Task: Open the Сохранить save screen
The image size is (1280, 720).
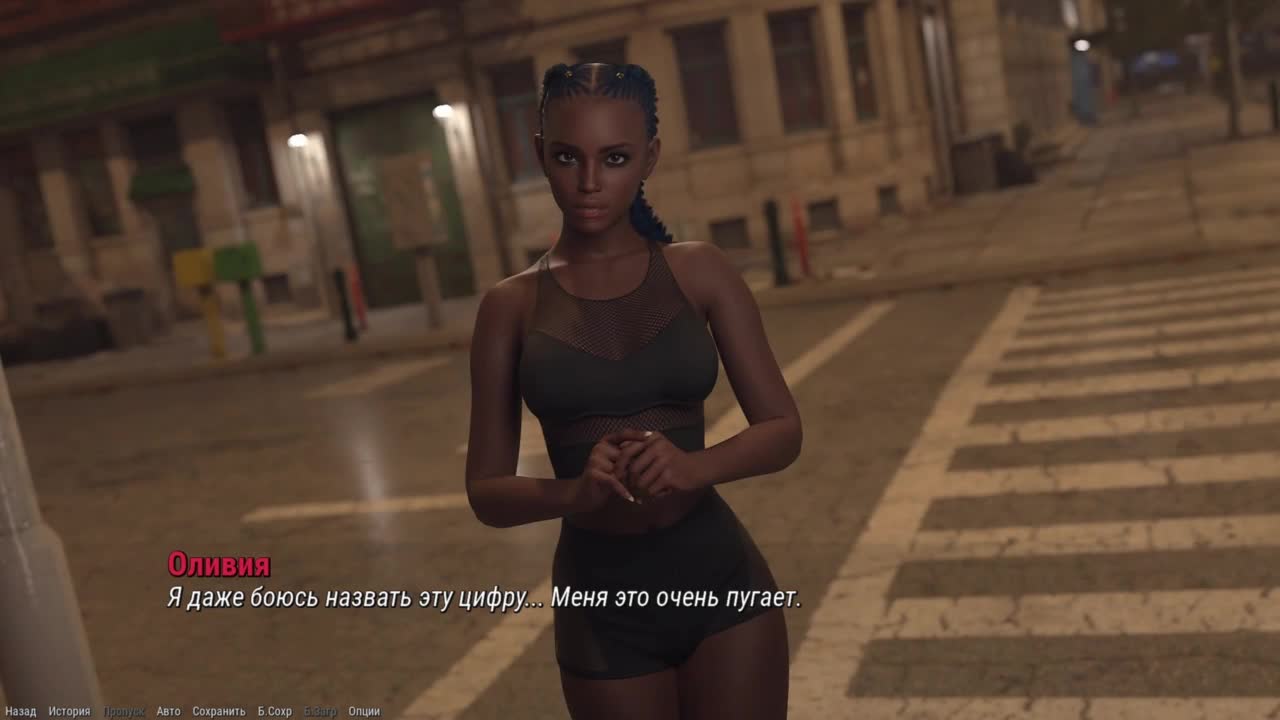Action: (218, 711)
